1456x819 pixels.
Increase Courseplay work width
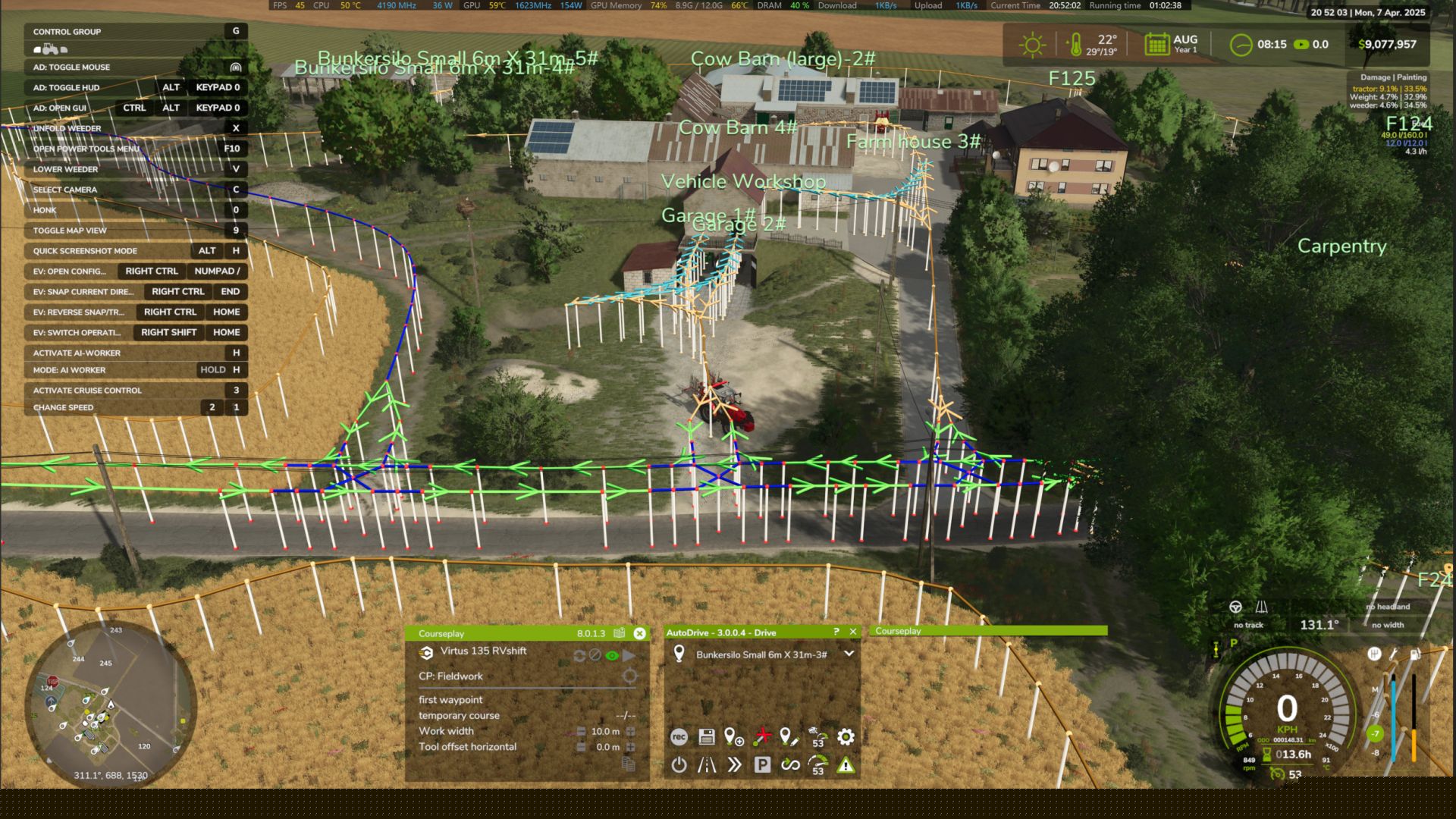point(630,732)
